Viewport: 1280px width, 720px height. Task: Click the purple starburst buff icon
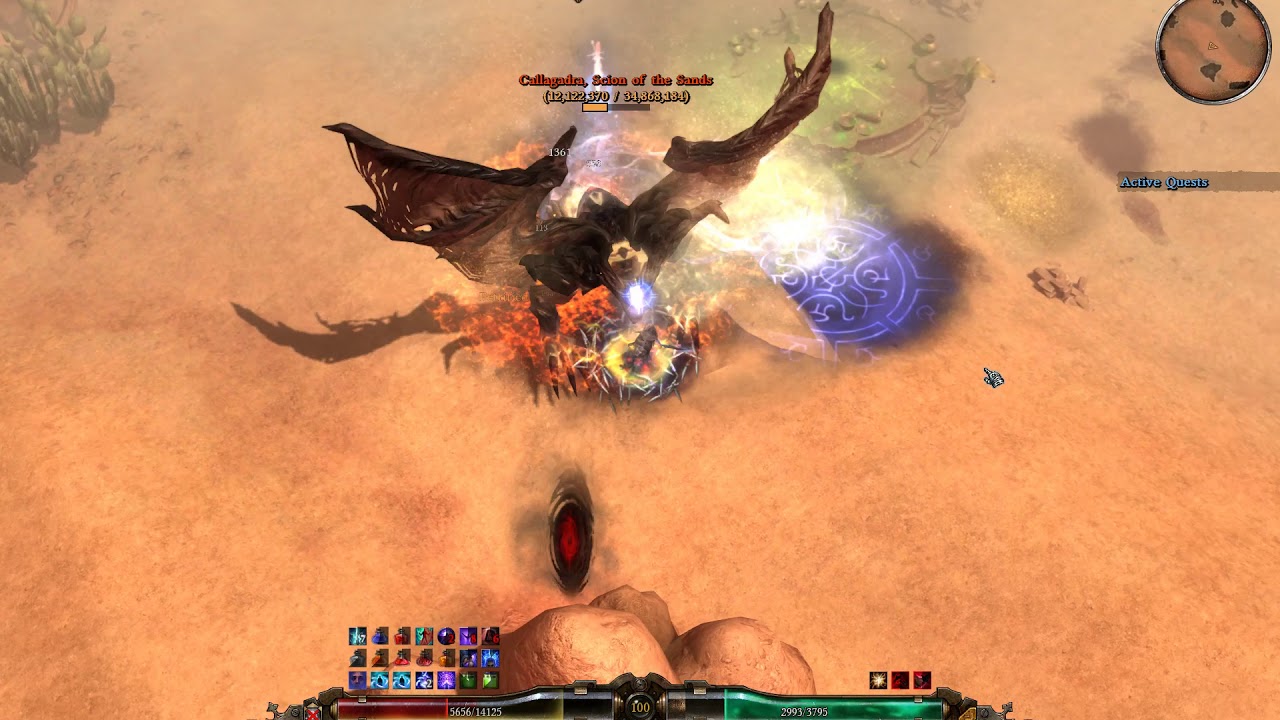click(x=446, y=680)
